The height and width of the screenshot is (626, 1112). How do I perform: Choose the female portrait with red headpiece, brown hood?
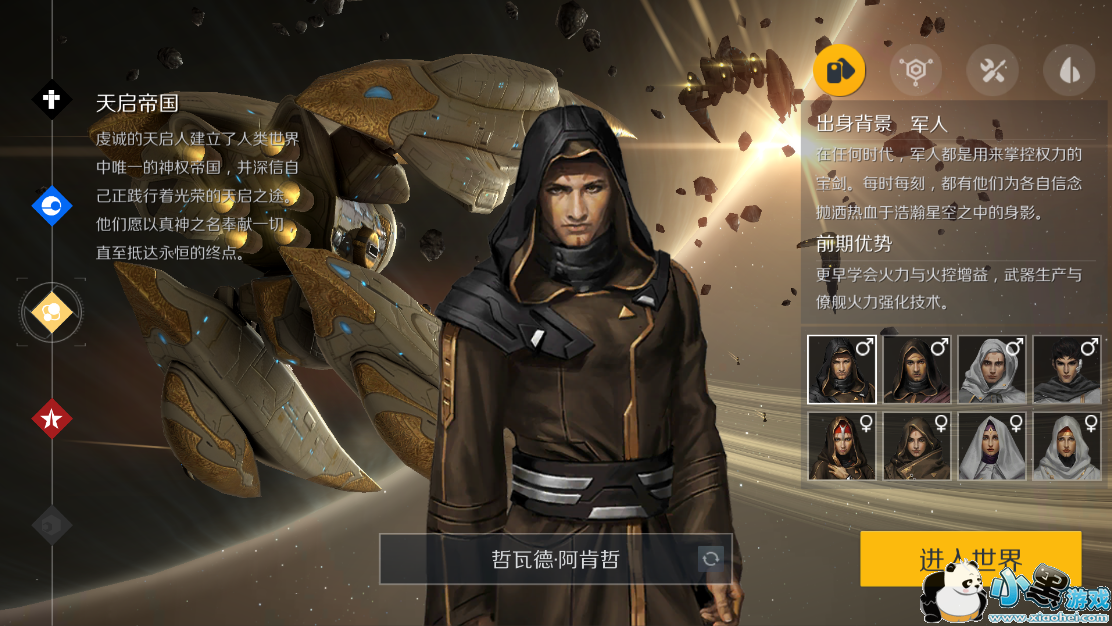842,446
